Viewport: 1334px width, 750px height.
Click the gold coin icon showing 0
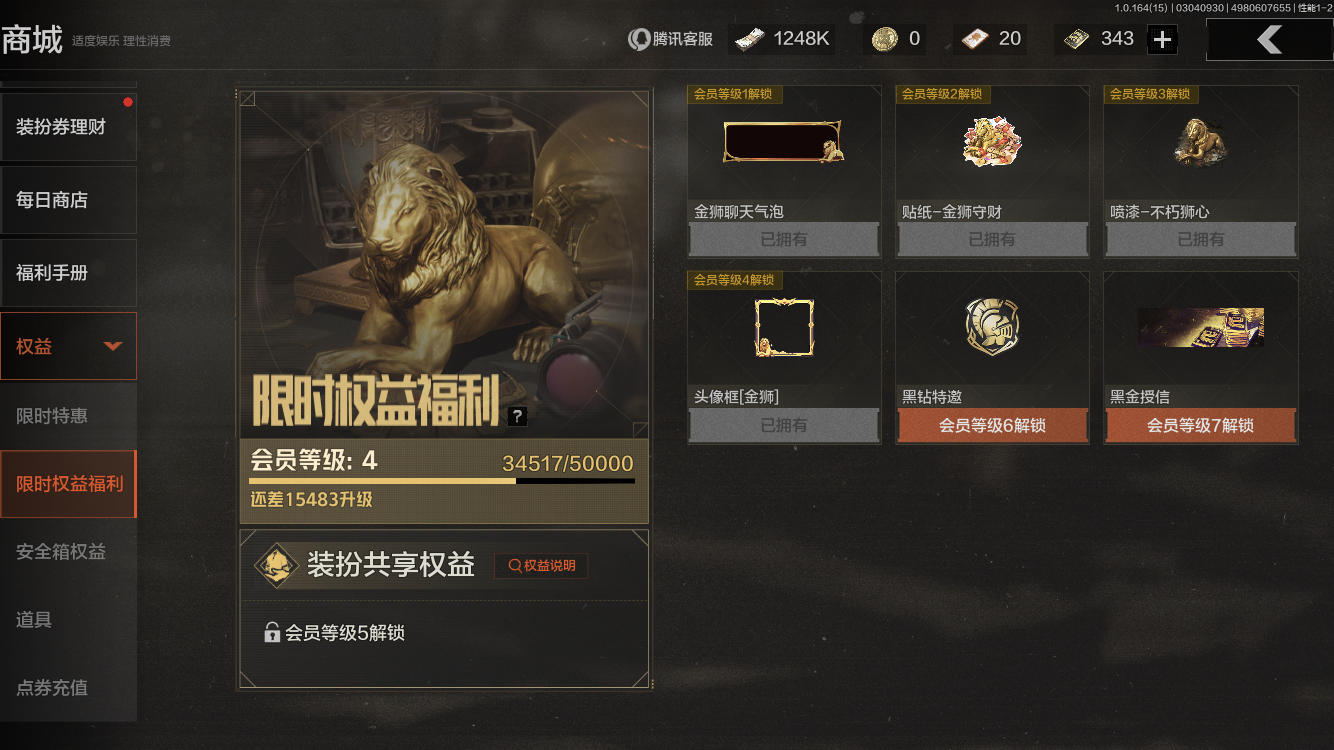click(x=880, y=38)
